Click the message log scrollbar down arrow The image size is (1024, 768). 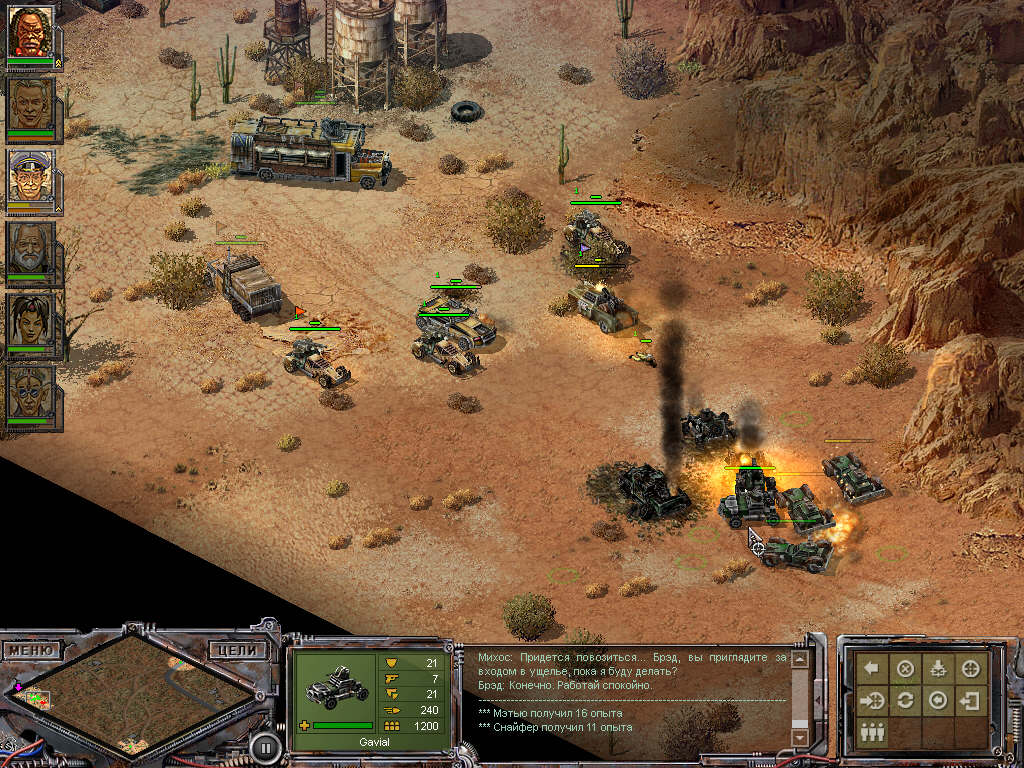click(798, 736)
